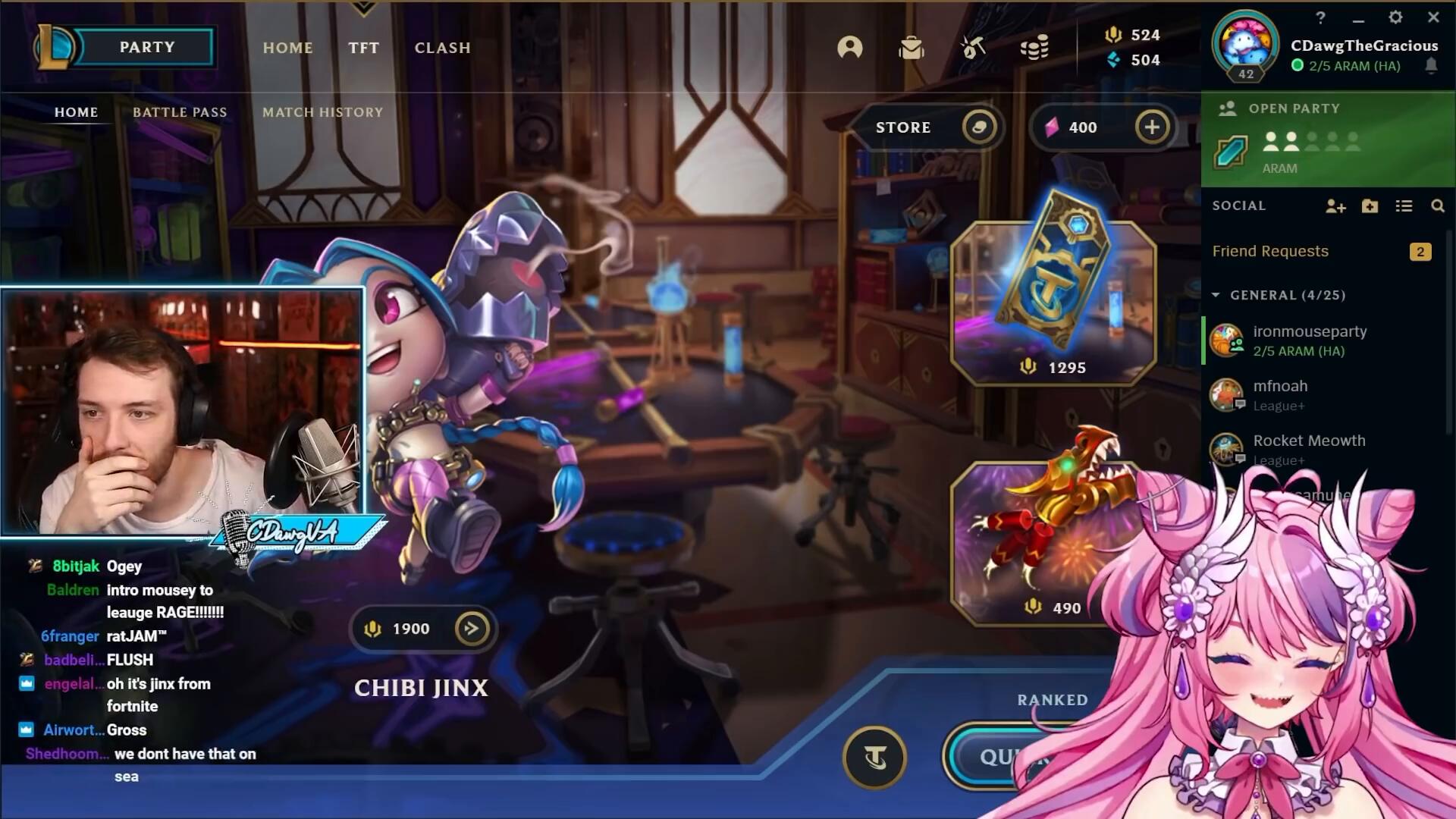Select friend ironmouseparty in the list

(1309, 340)
